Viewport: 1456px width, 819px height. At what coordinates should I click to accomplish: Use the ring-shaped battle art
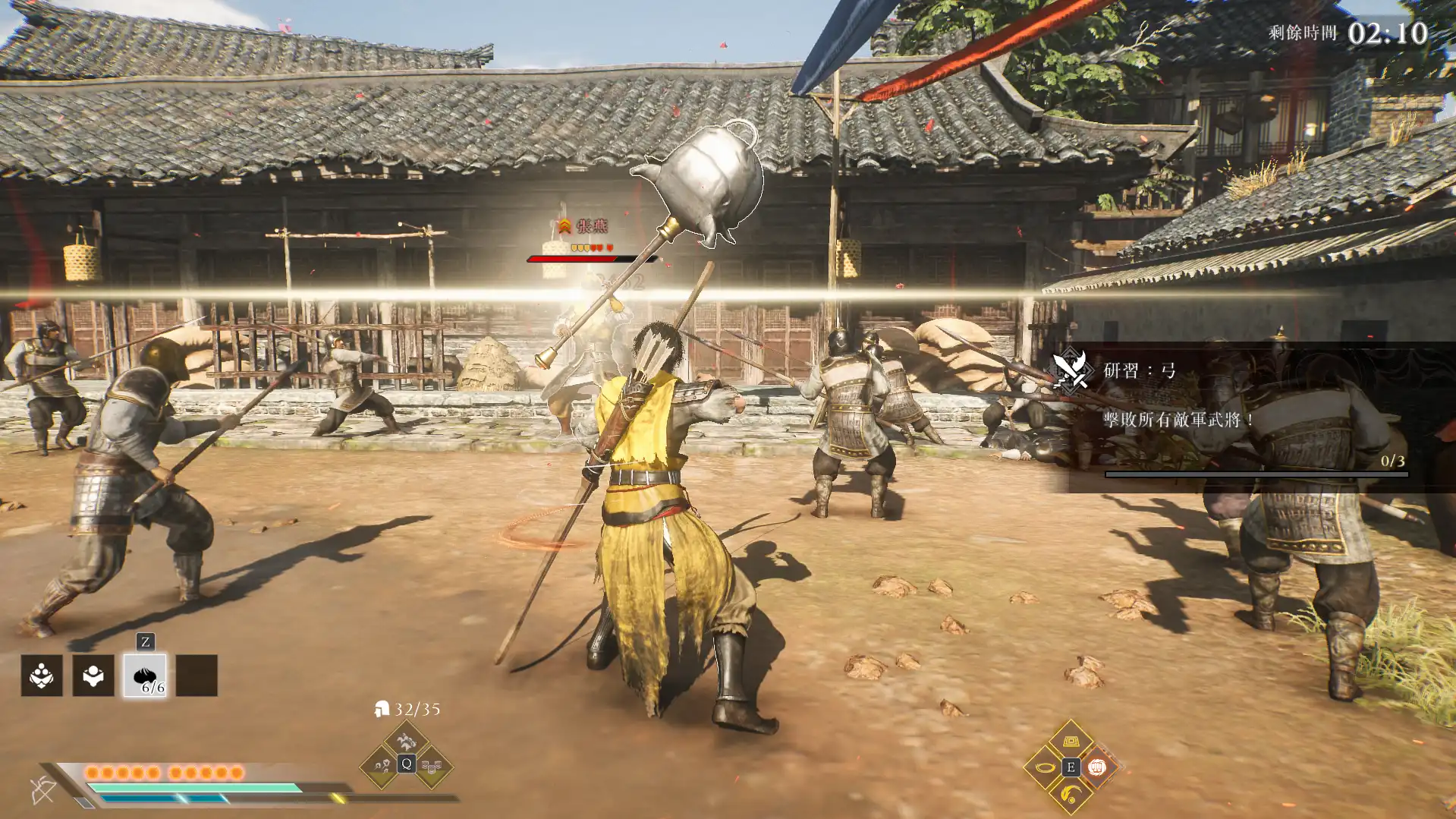coord(1044,767)
